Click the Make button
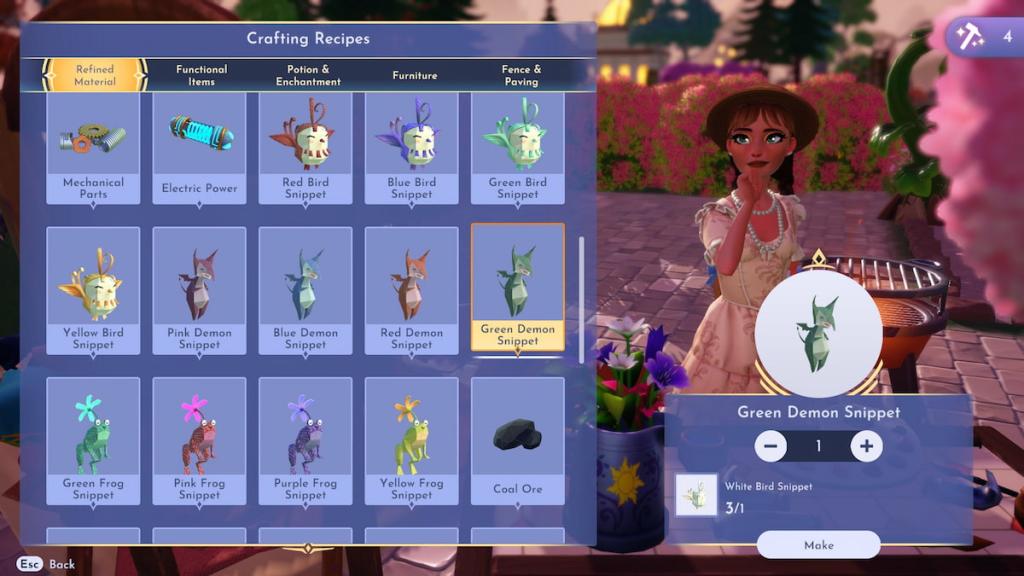 818,545
